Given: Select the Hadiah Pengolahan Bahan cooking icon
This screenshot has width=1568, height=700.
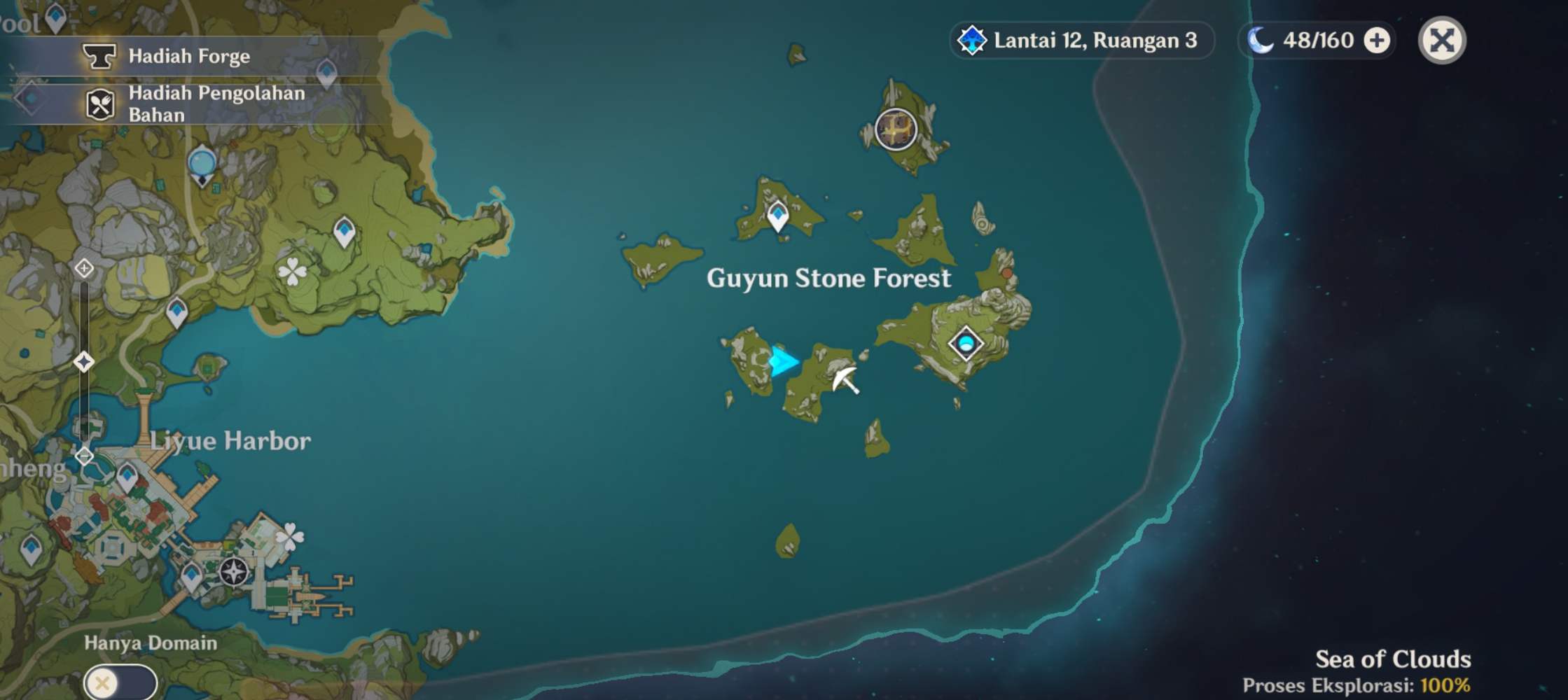Looking at the screenshot, I should click(102, 104).
